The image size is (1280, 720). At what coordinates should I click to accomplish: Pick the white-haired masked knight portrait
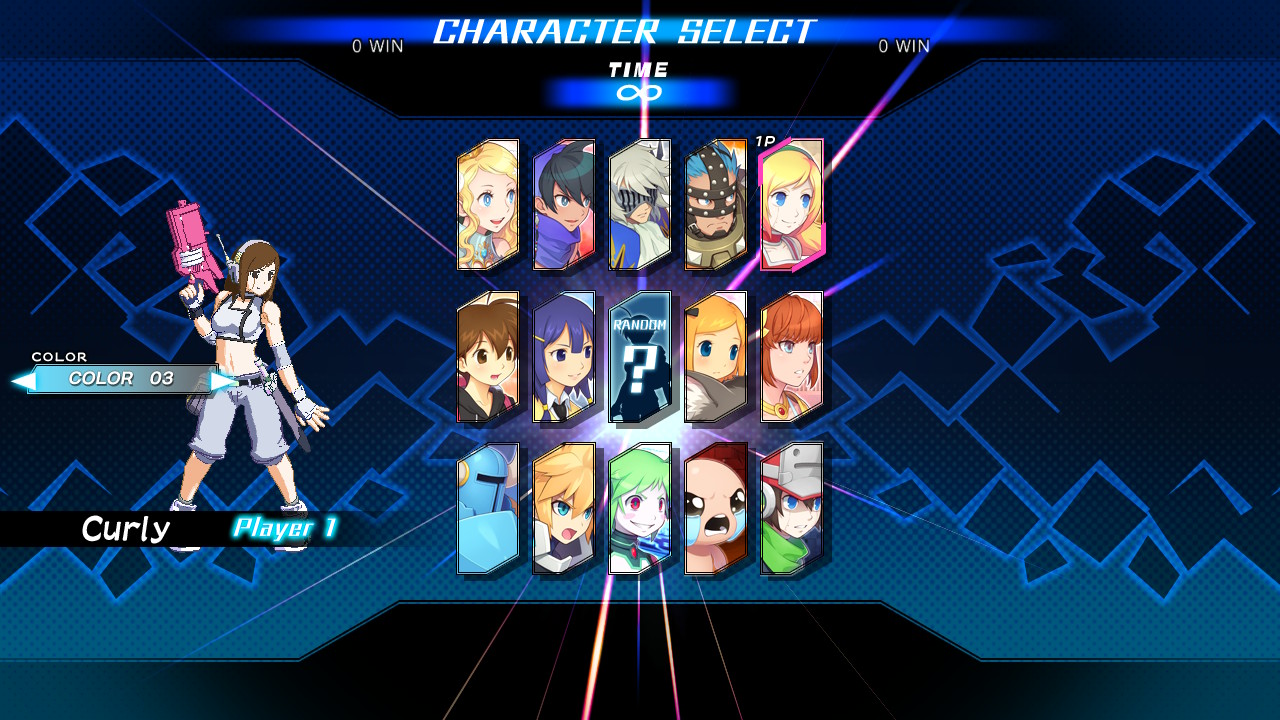click(x=640, y=205)
